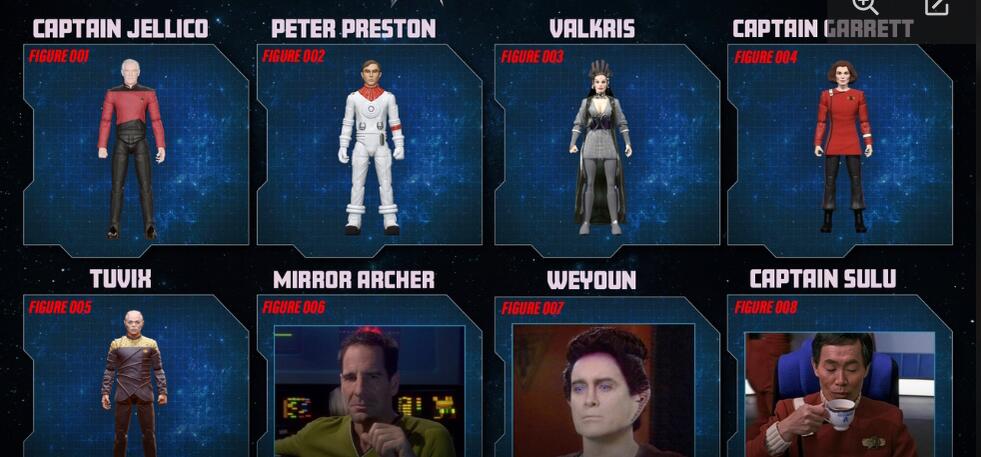This screenshot has width=981, height=457.
Task: Open the Valkris figure tile
Action: click(x=606, y=145)
